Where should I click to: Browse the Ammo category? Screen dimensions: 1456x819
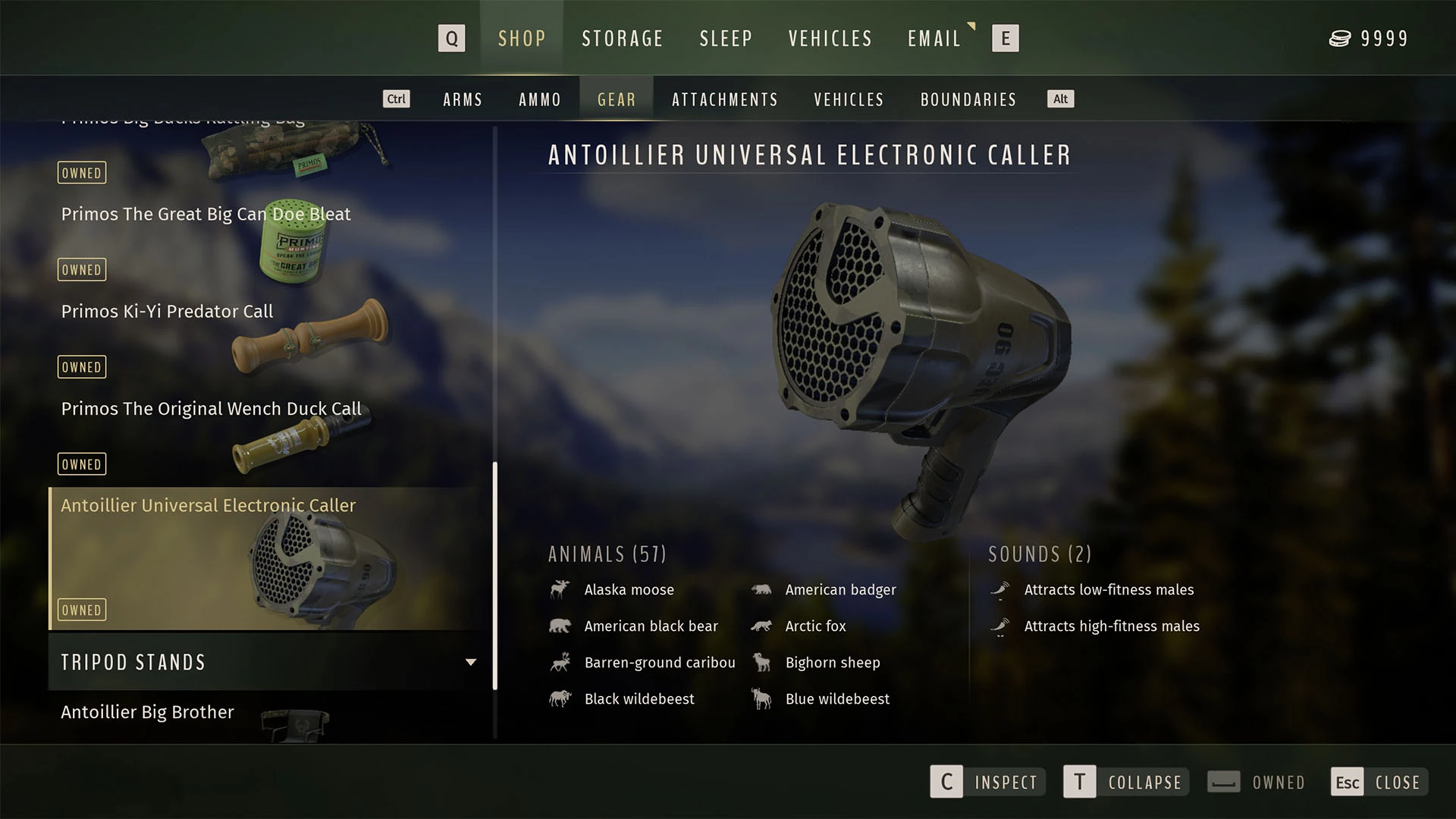[x=539, y=99]
